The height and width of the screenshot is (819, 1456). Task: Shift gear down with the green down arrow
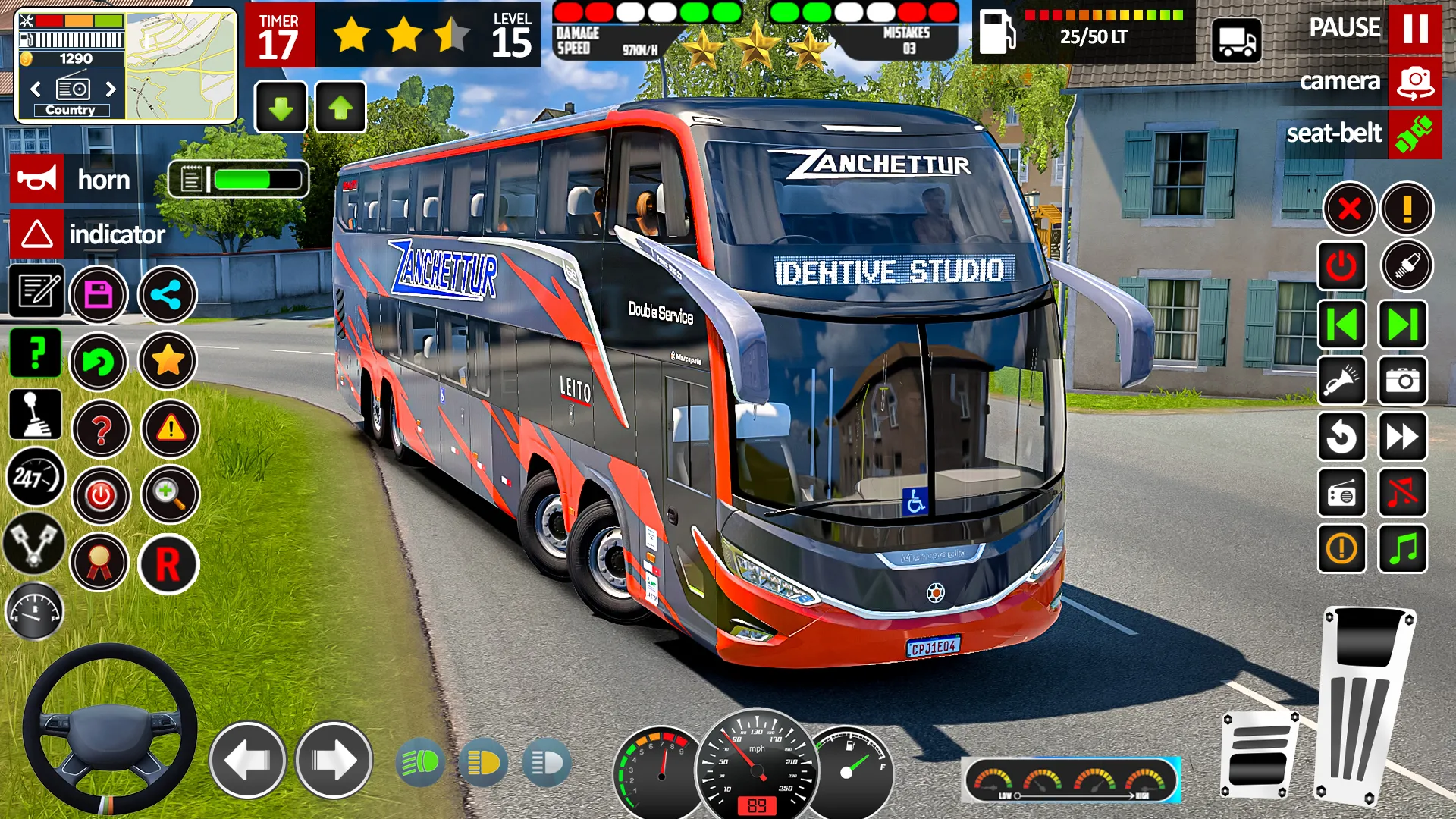(281, 107)
